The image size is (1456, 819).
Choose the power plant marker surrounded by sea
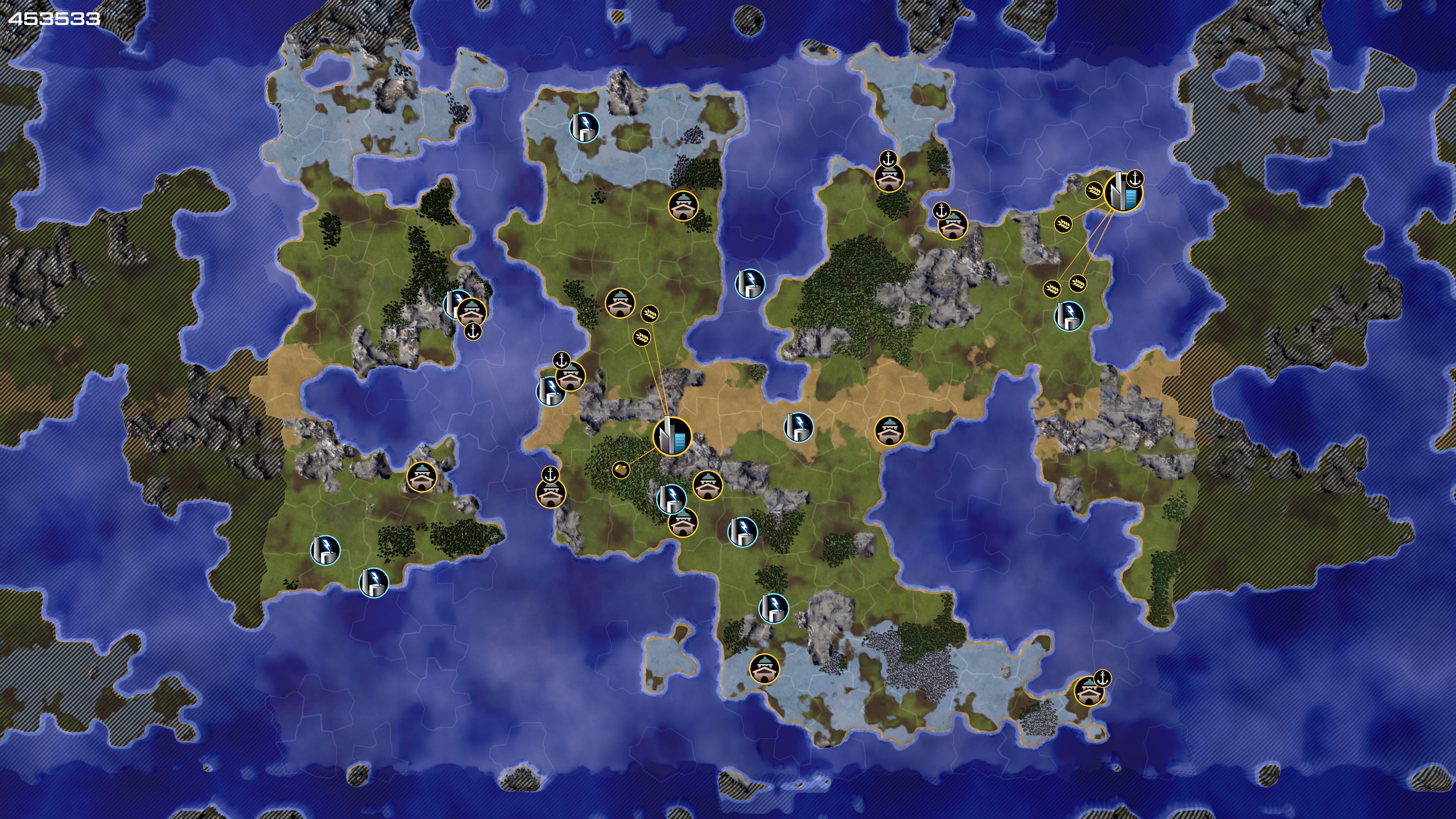(x=750, y=283)
